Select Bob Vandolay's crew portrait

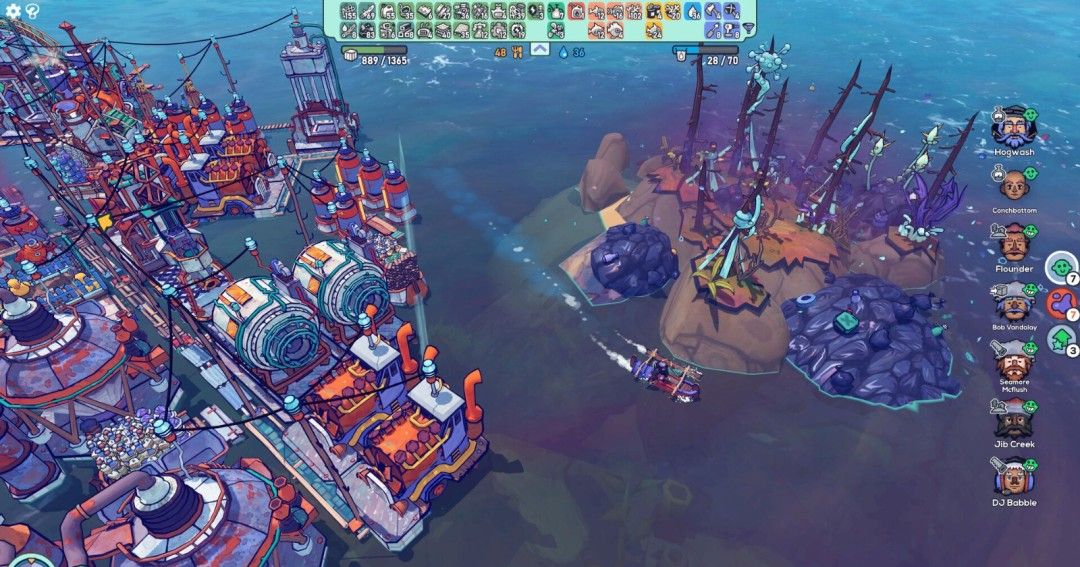[1011, 301]
